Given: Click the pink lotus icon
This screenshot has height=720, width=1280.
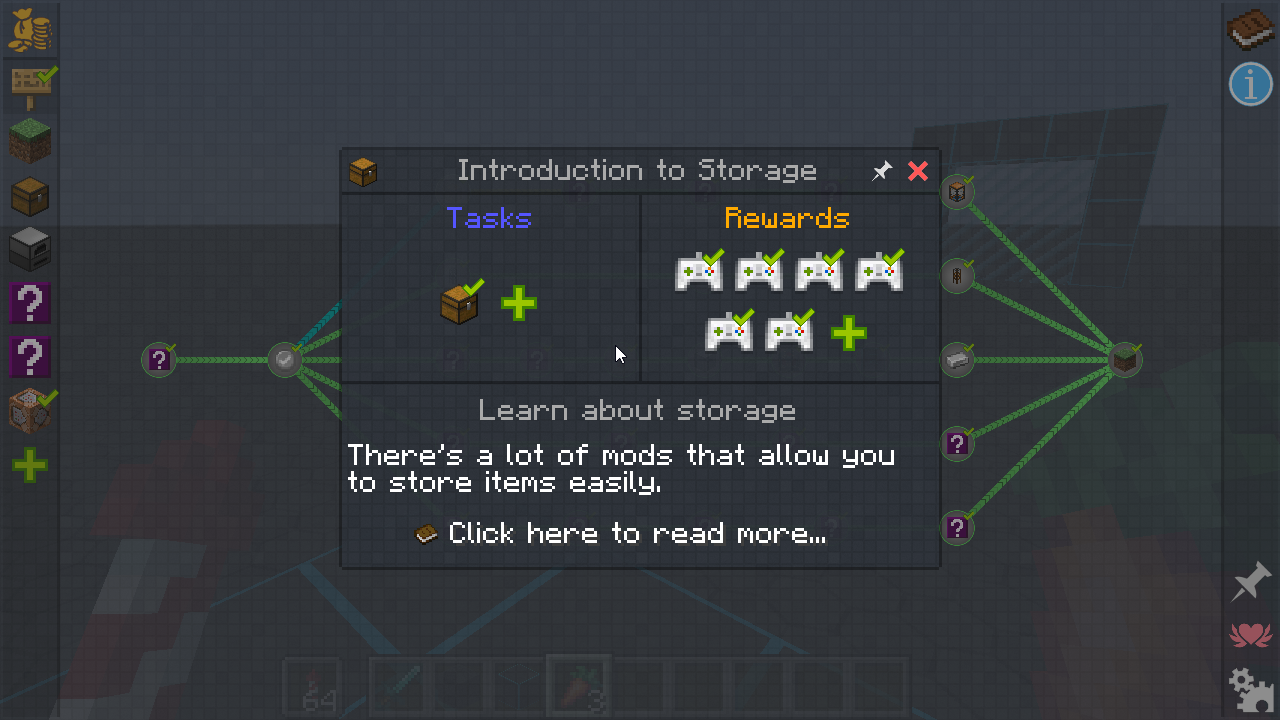Looking at the screenshot, I should [x=1250, y=634].
